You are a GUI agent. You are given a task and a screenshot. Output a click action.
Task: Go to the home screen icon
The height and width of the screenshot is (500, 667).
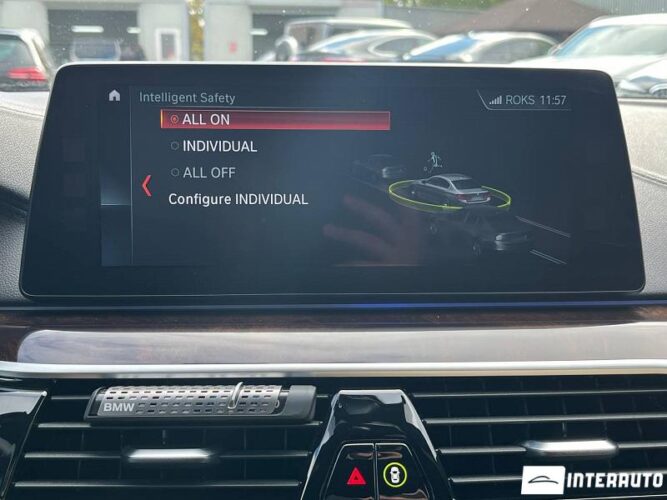pos(114,96)
